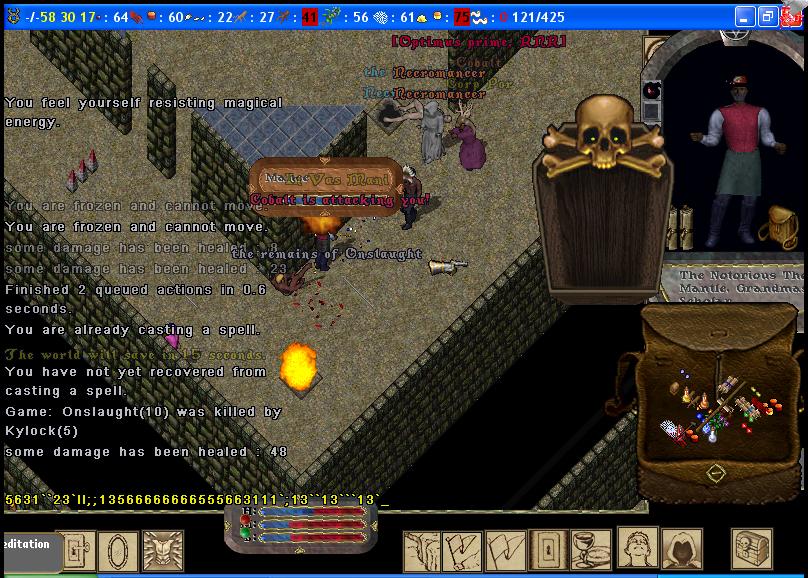The image size is (808, 578).
Task: Restore down the game window
Action: tap(768, 17)
